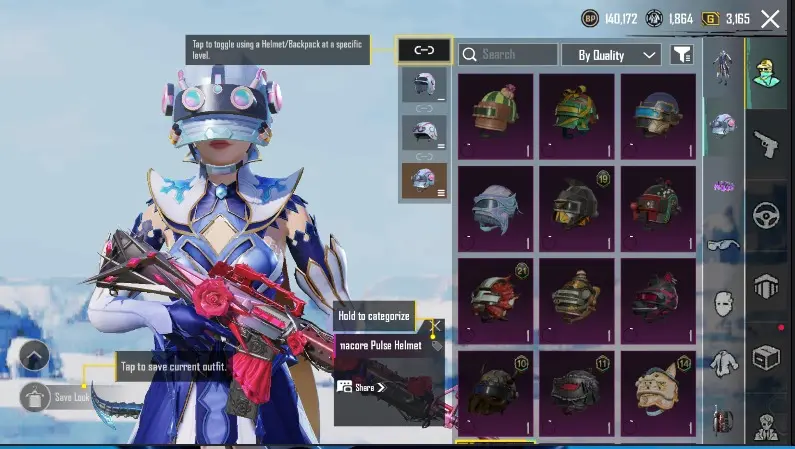
Task: Select the pink-and-green beanie helmet
Action: [x=495, y=115]
